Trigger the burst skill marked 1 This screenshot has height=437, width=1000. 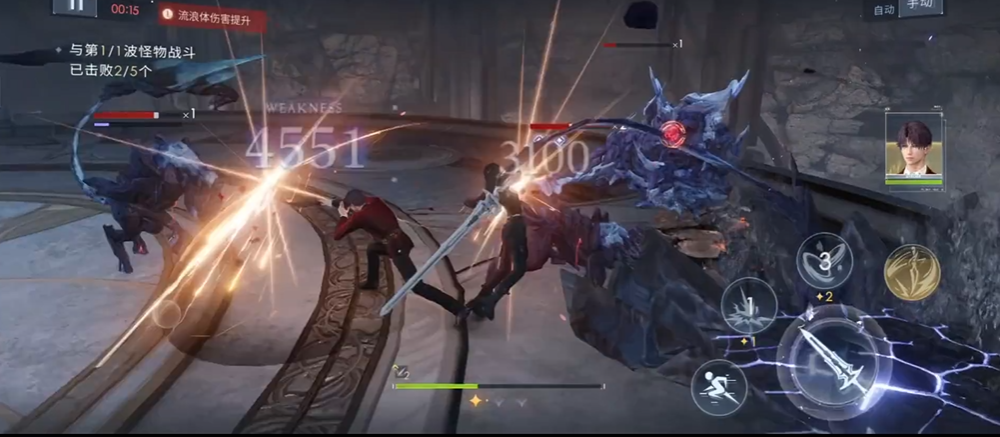(749, 305)
